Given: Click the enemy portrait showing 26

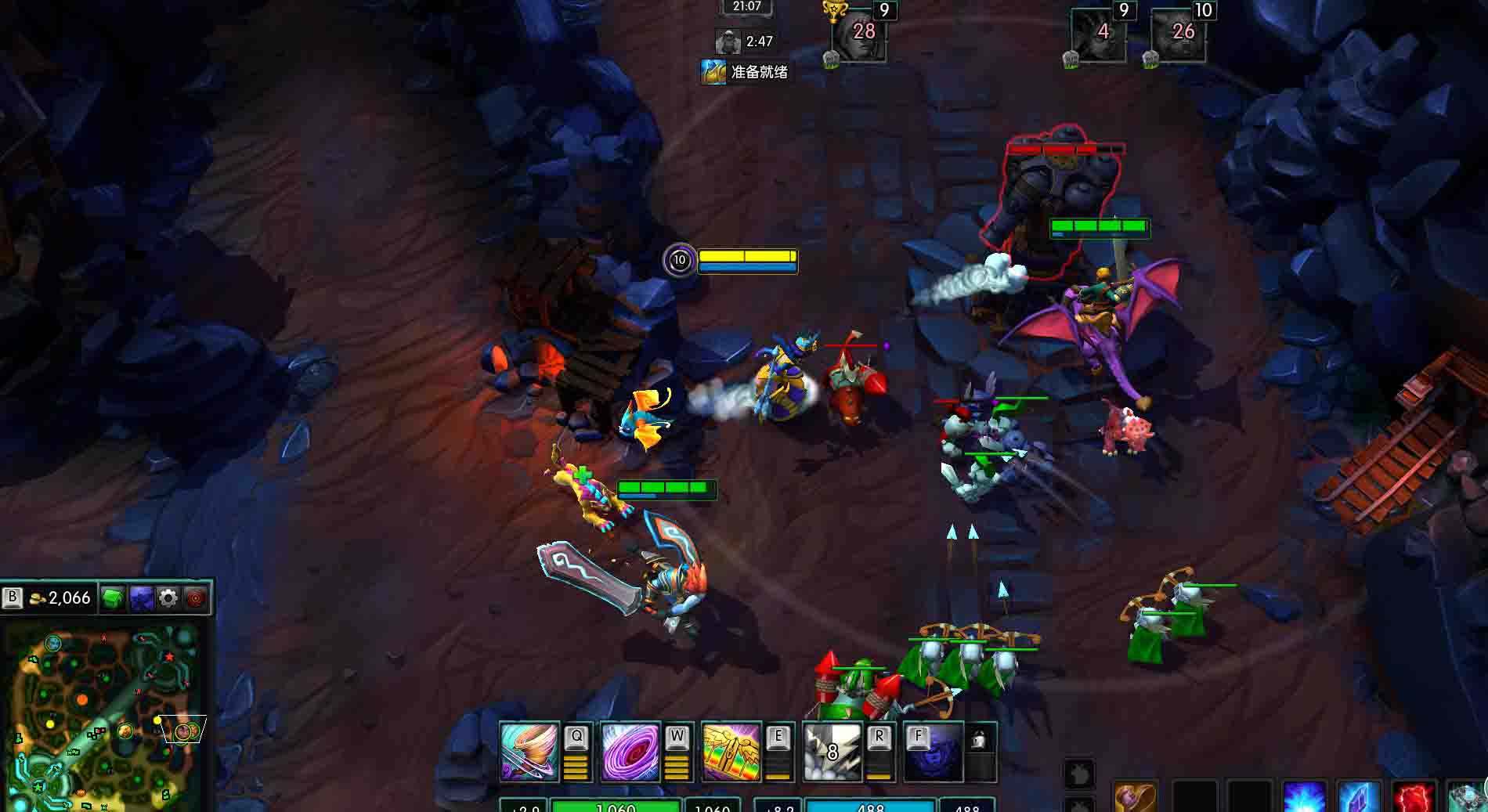Looking at the screenshot, I should click(1179, 35).
